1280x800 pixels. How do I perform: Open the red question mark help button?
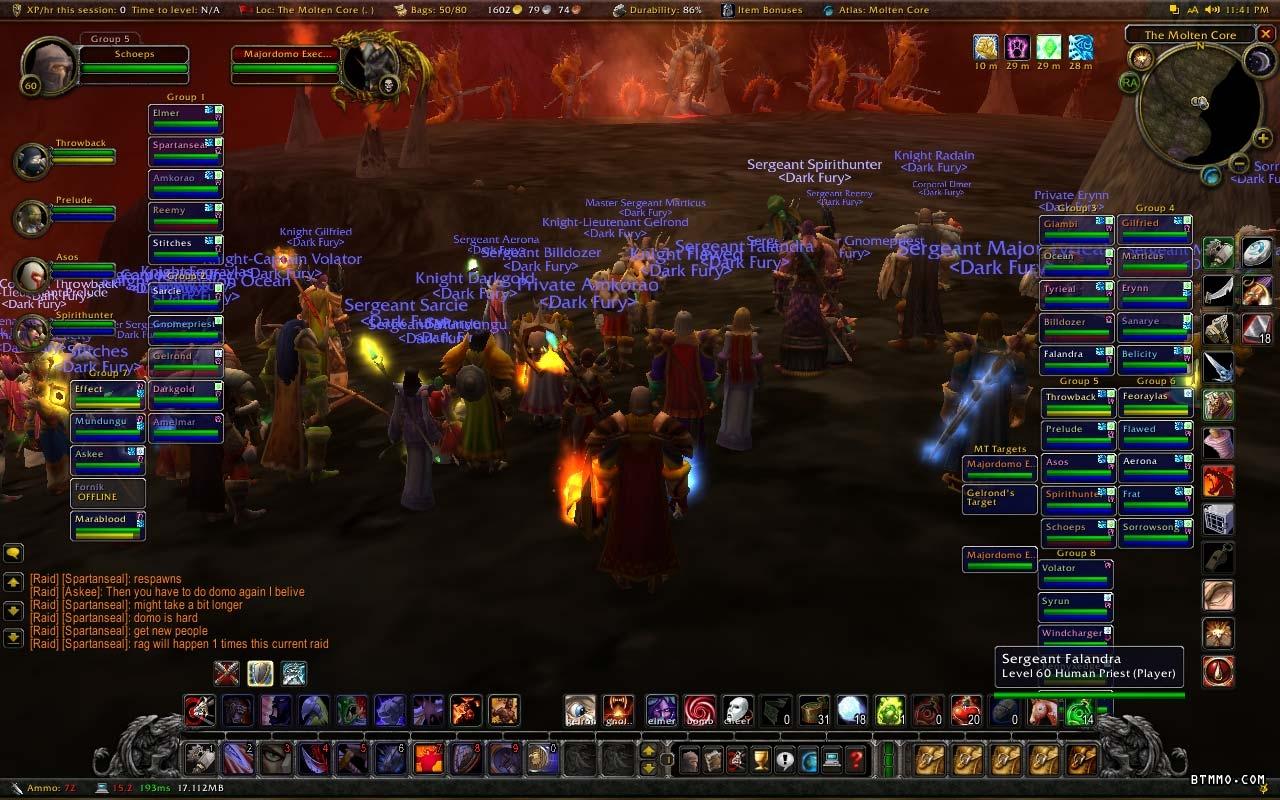click(856, 761)
